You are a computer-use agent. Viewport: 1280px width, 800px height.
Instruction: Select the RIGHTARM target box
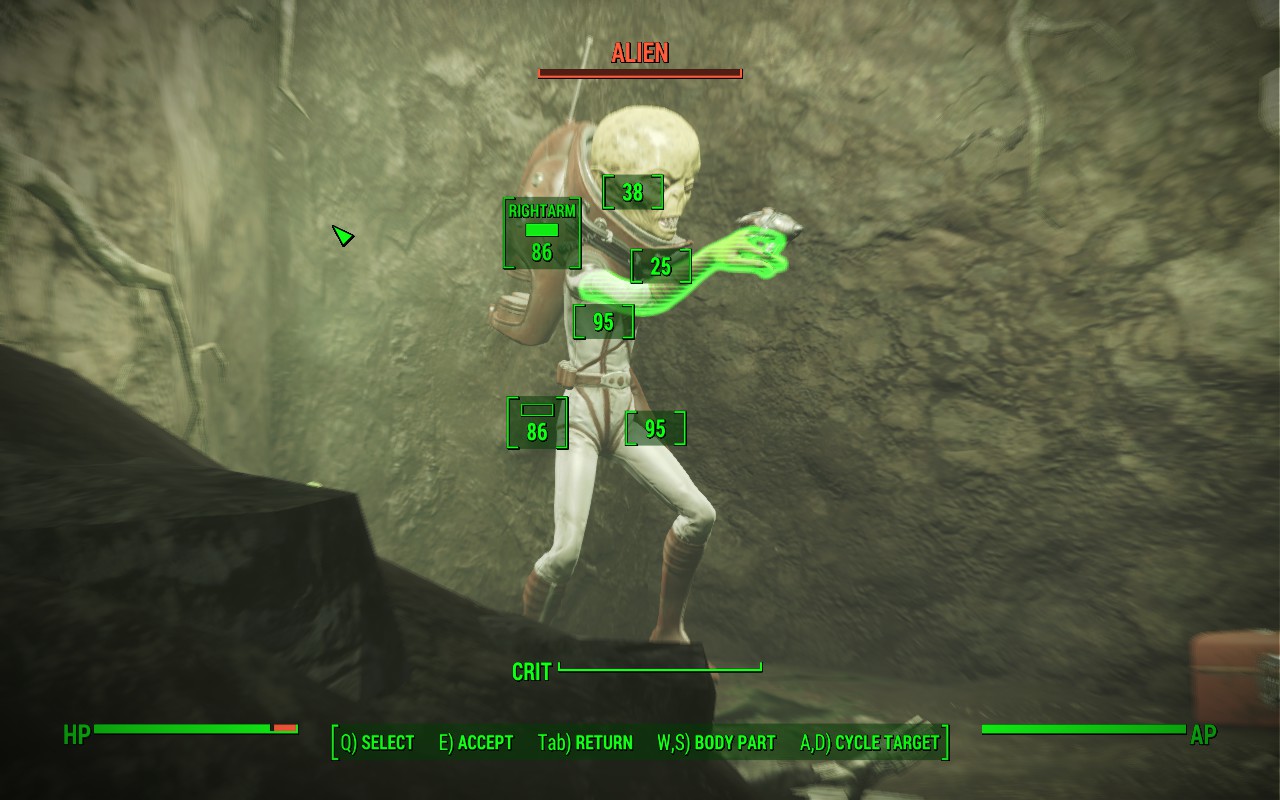pyautogui.click(x=542, y=233)
